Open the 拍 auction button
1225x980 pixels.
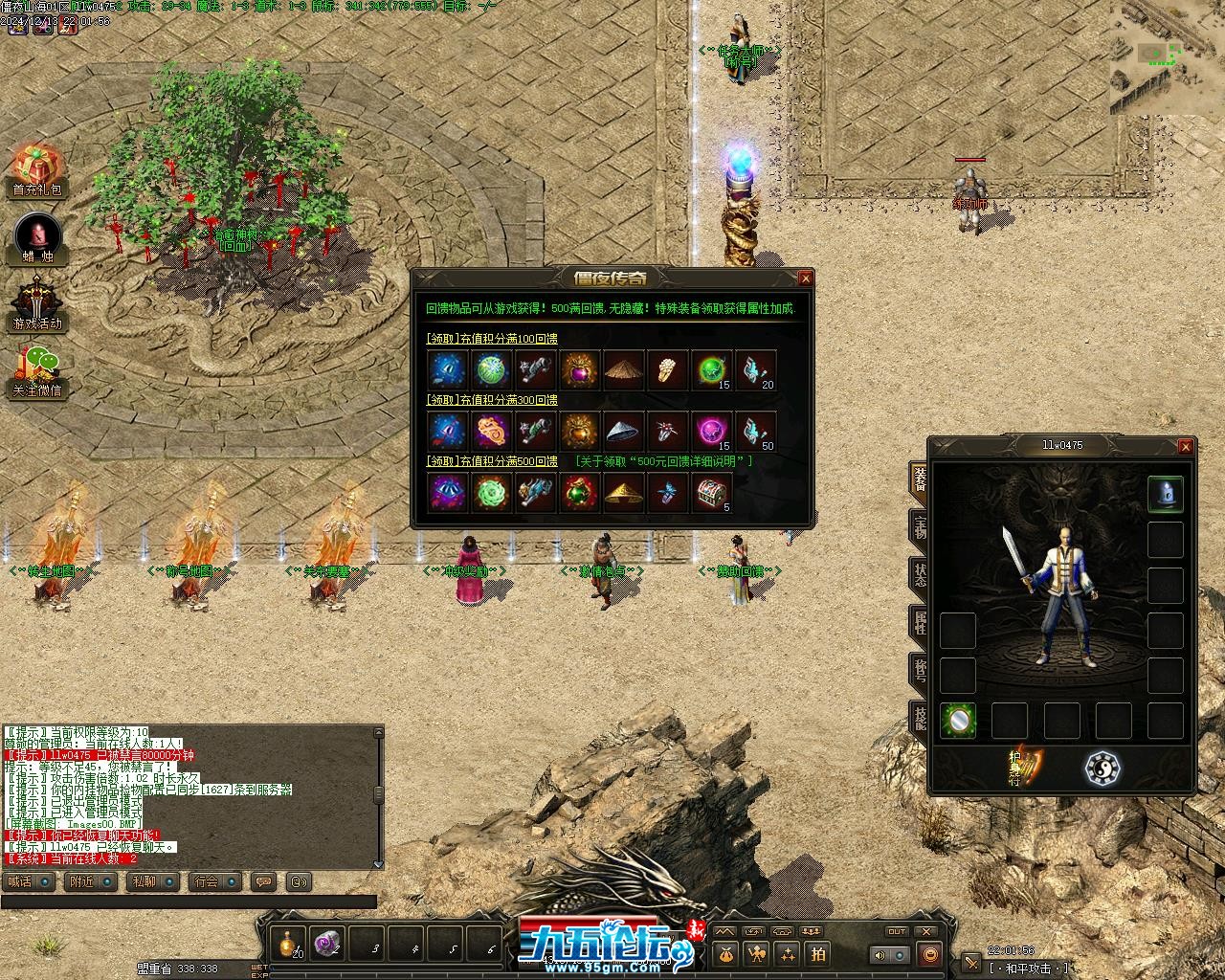818,953
